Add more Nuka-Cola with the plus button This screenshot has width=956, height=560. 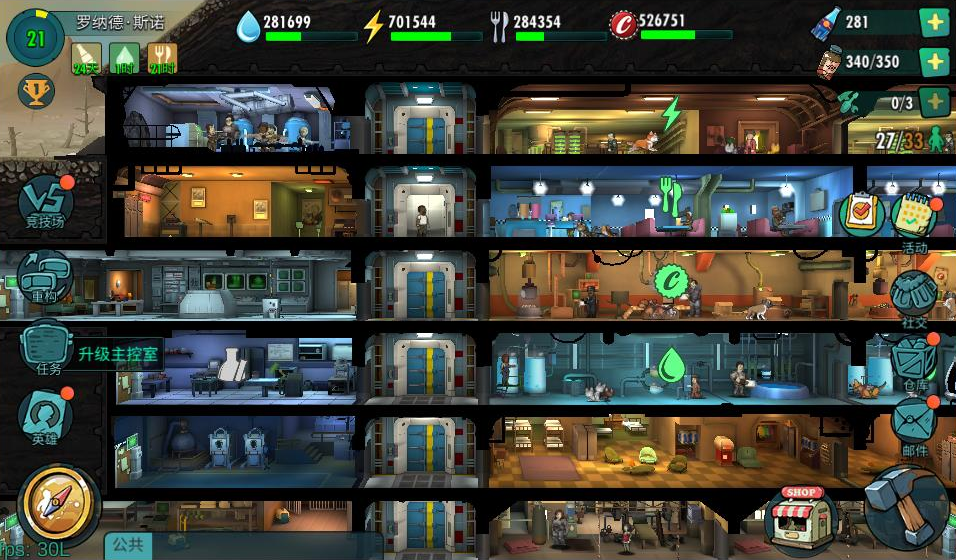pyautogui.click(x=934, y=22)
